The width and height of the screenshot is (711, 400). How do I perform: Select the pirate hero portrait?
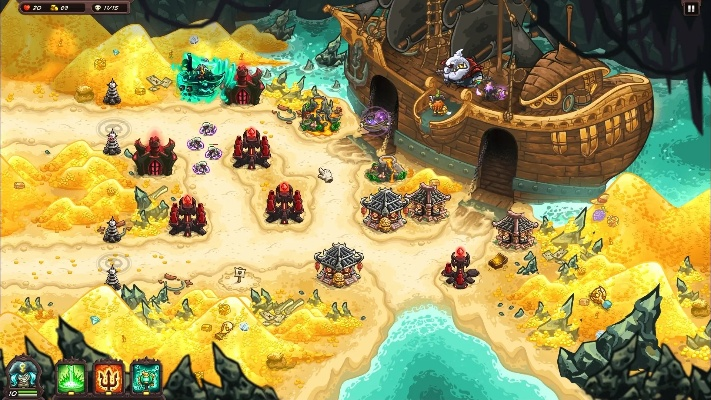click(x=21, y=377)
